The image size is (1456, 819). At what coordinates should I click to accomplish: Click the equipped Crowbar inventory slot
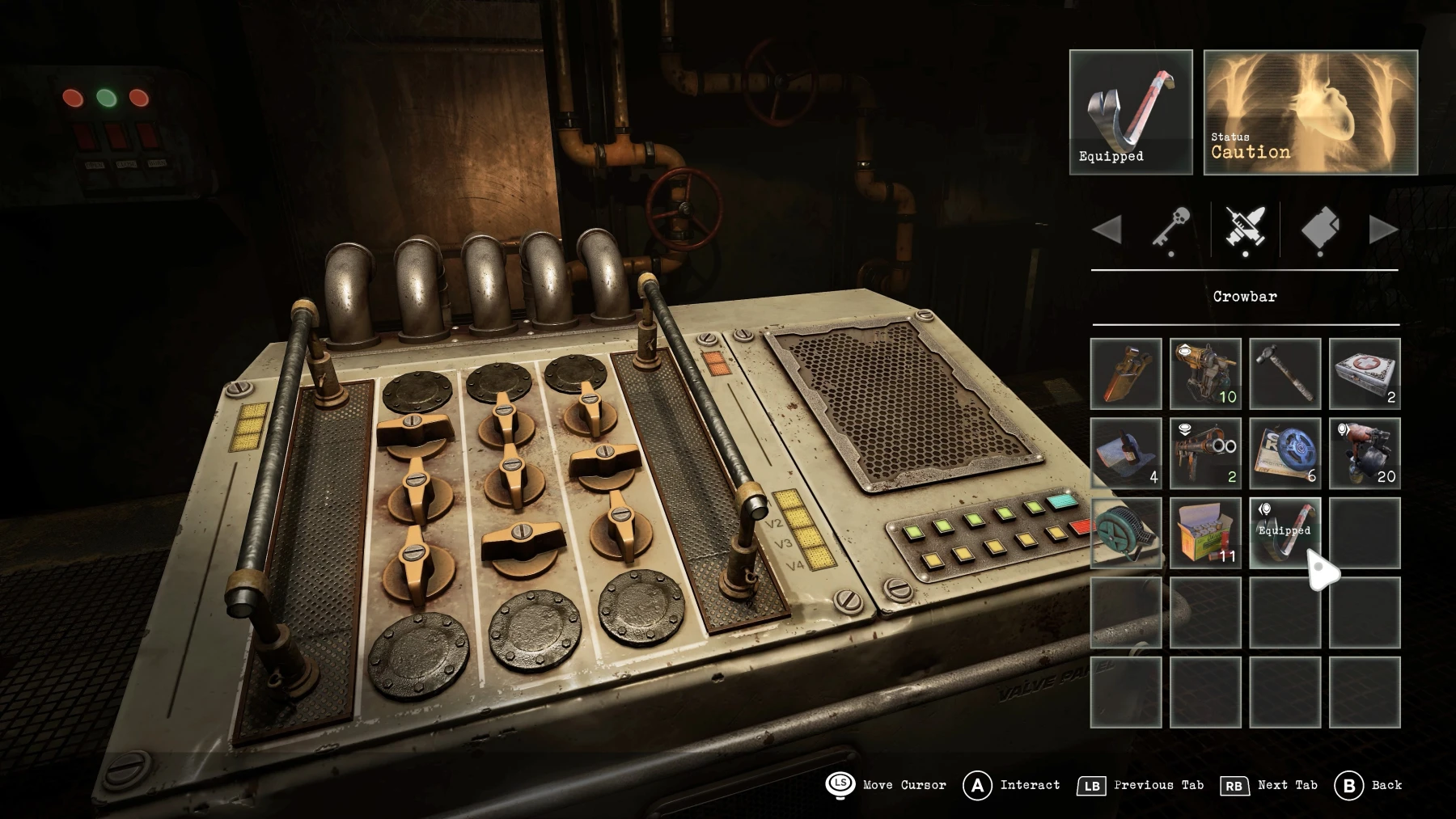click(1284, 531)
